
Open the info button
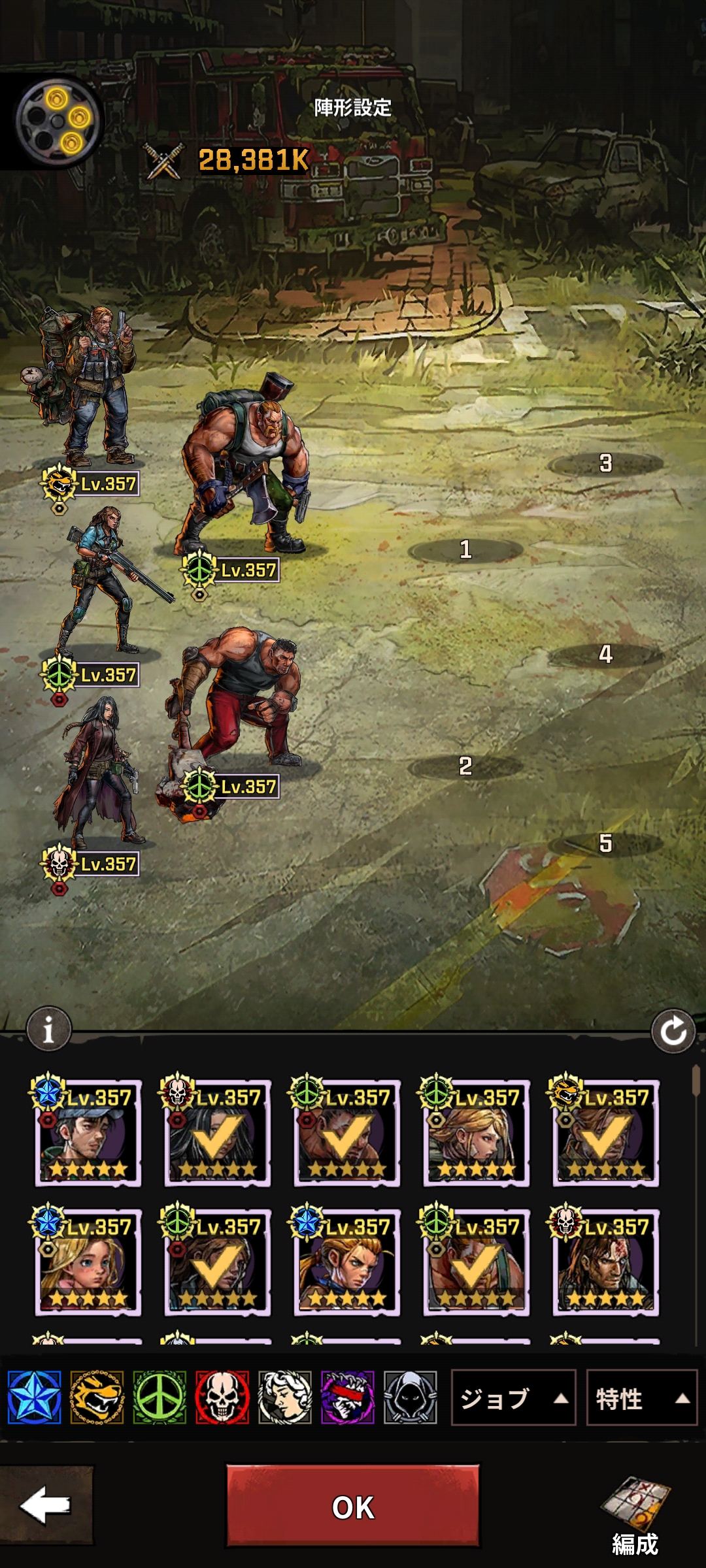[48, 1030]
